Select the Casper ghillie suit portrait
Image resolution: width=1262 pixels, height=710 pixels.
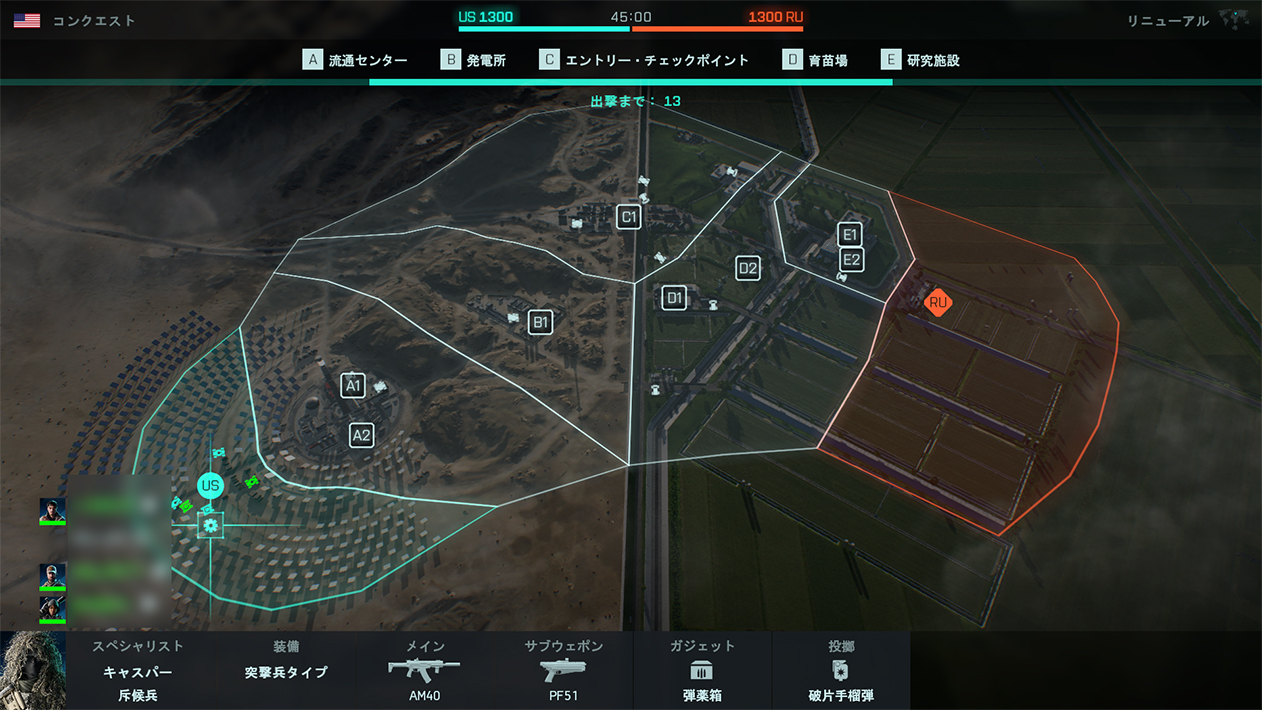[x=33, y=670]
